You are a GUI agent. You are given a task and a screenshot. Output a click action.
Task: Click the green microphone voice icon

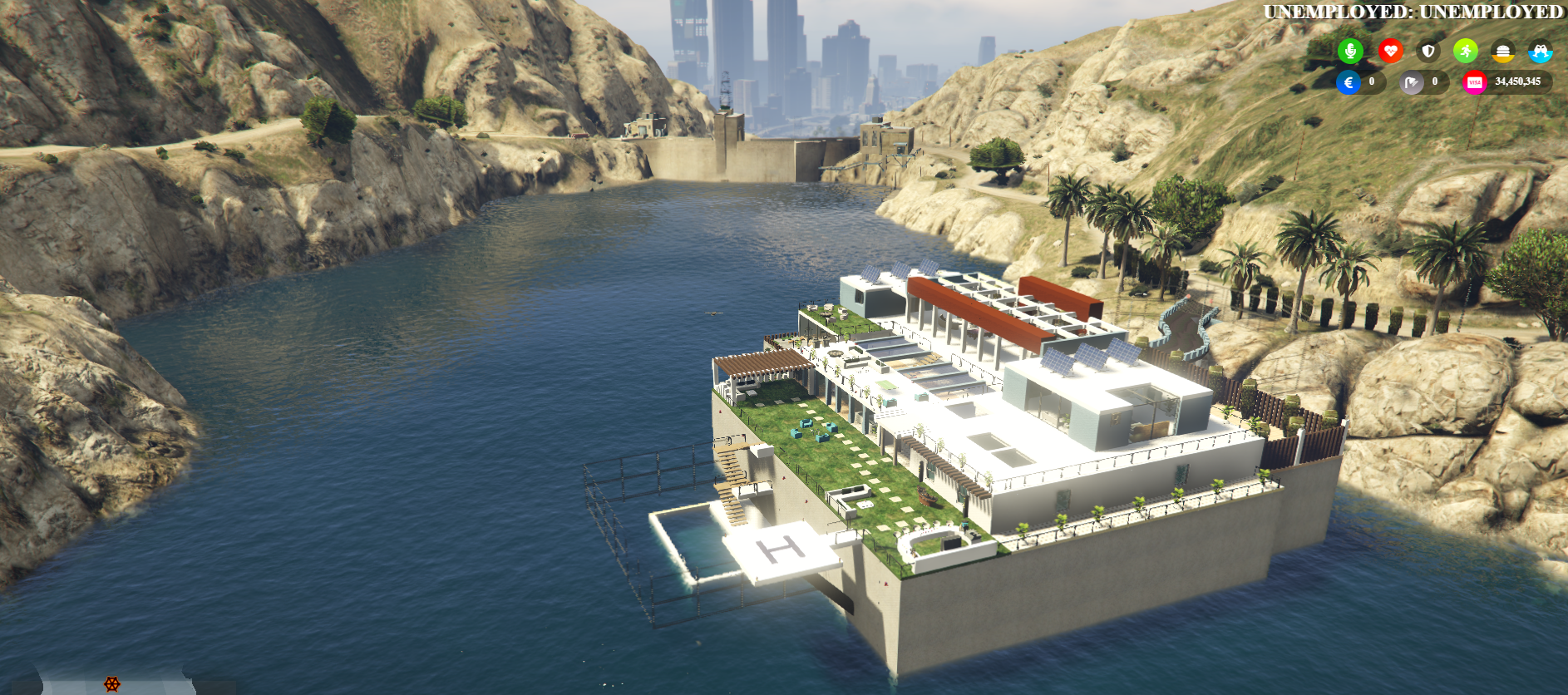1350,52
